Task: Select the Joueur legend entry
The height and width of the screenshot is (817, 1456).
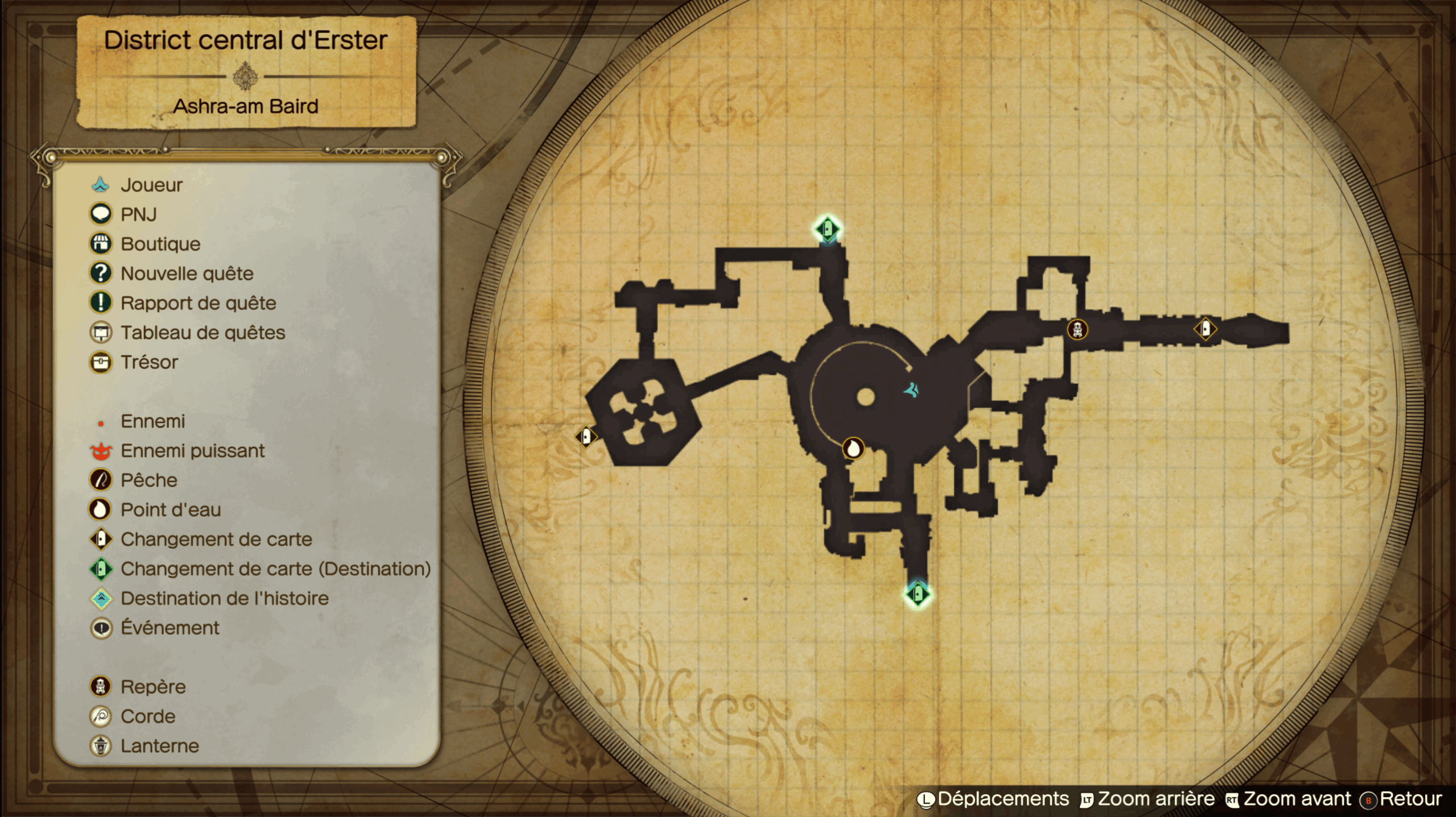Action: pyautogui.click(x=151, y=185)
